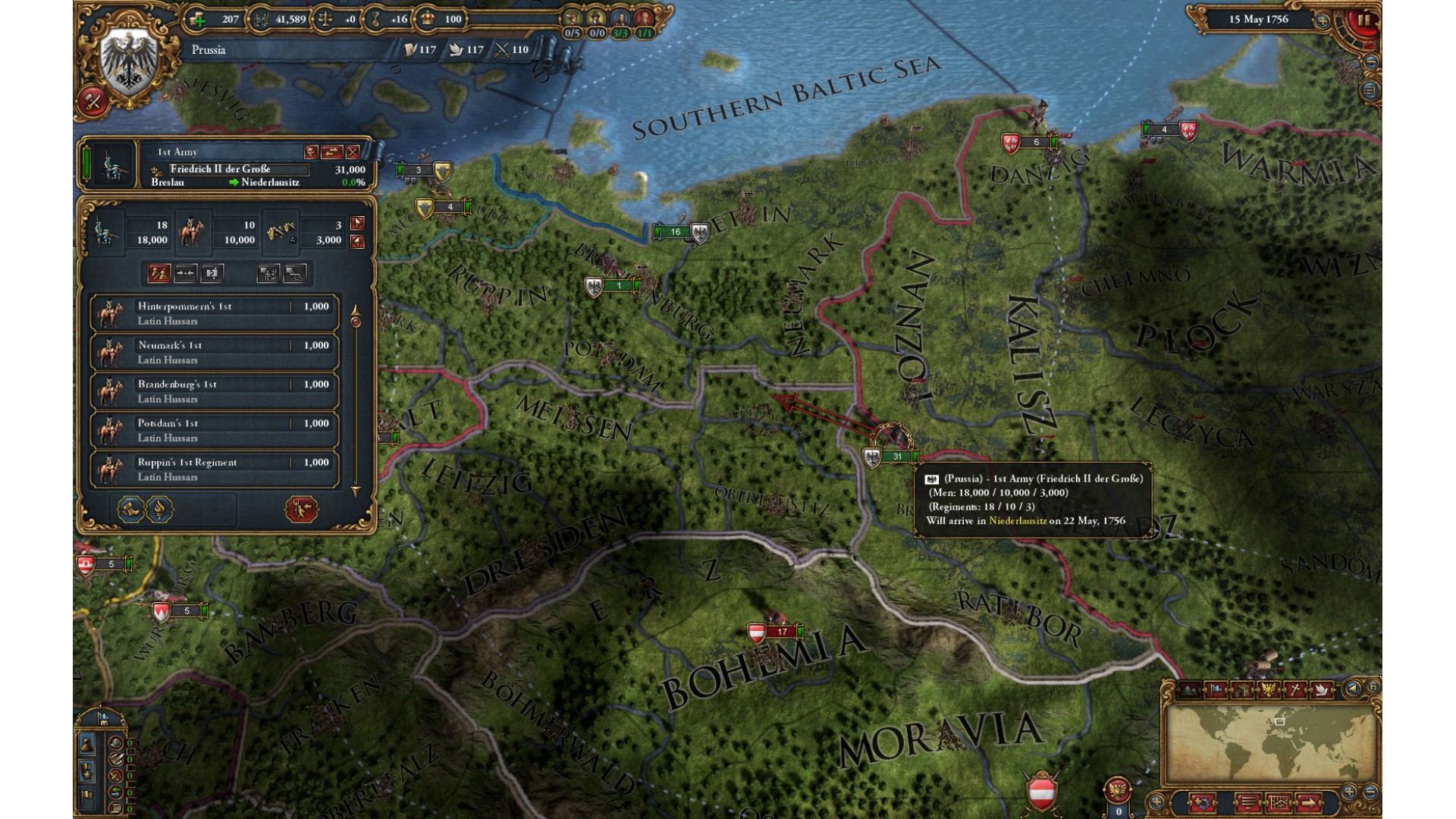Switch to the diplomatic dove map mode
The height and width of the screenshot is (819, 1456).
1321,689
